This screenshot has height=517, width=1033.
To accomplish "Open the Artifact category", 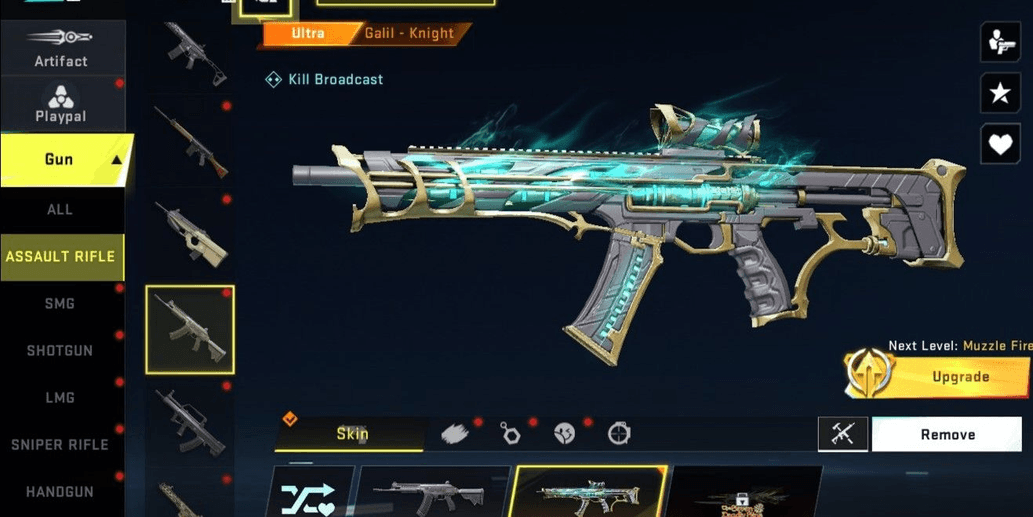I will pos(61,48).
